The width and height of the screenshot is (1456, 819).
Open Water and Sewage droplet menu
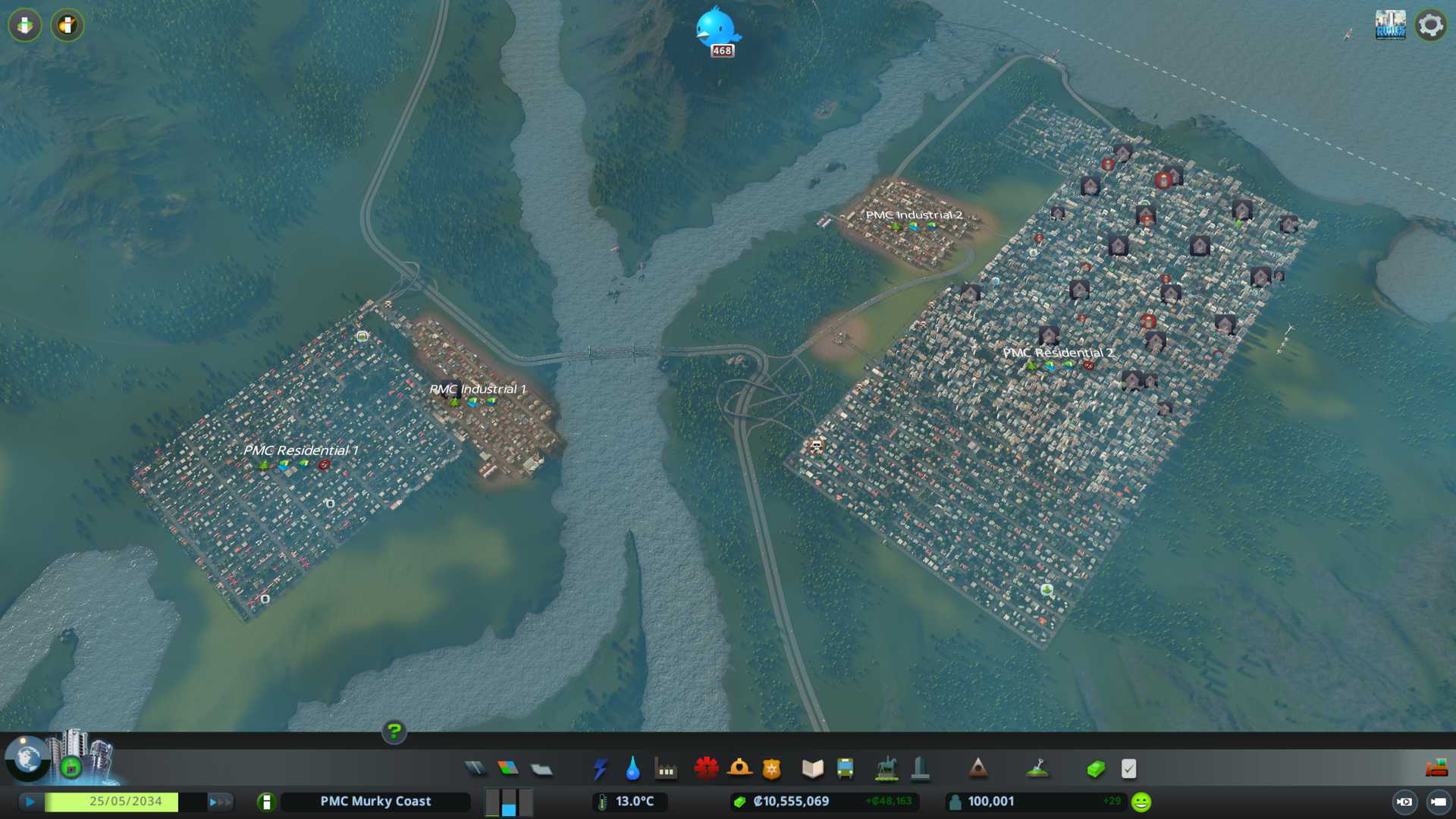[x=632, y=769]
